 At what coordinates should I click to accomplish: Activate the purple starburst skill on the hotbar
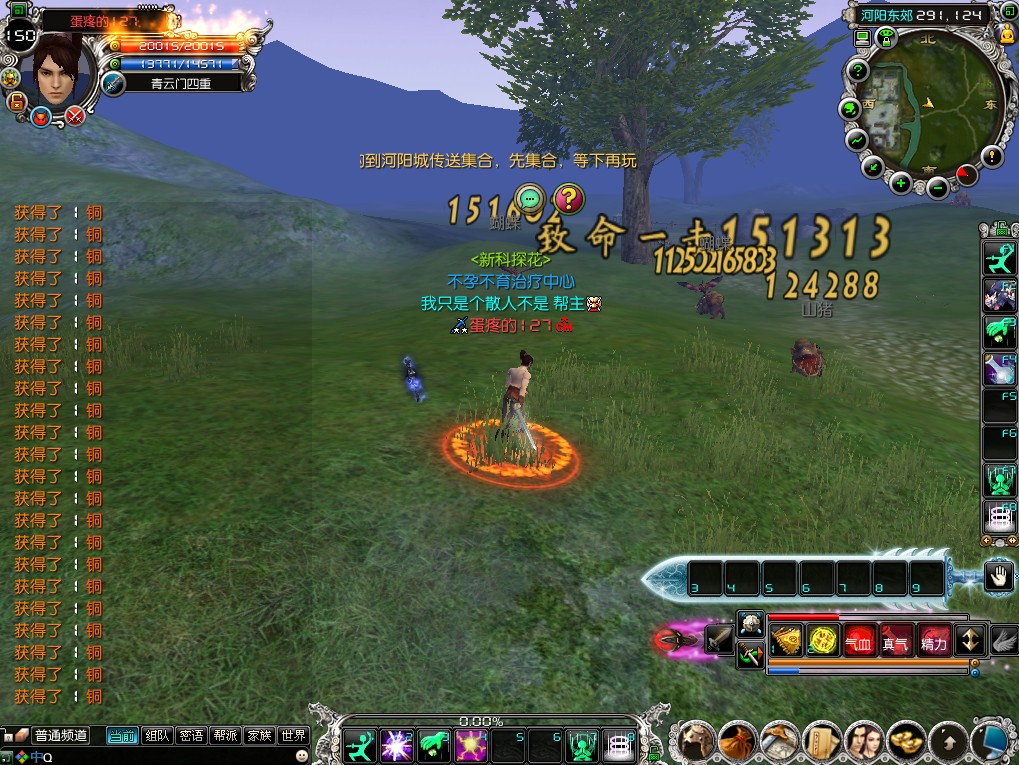click(x=397, y=745)
